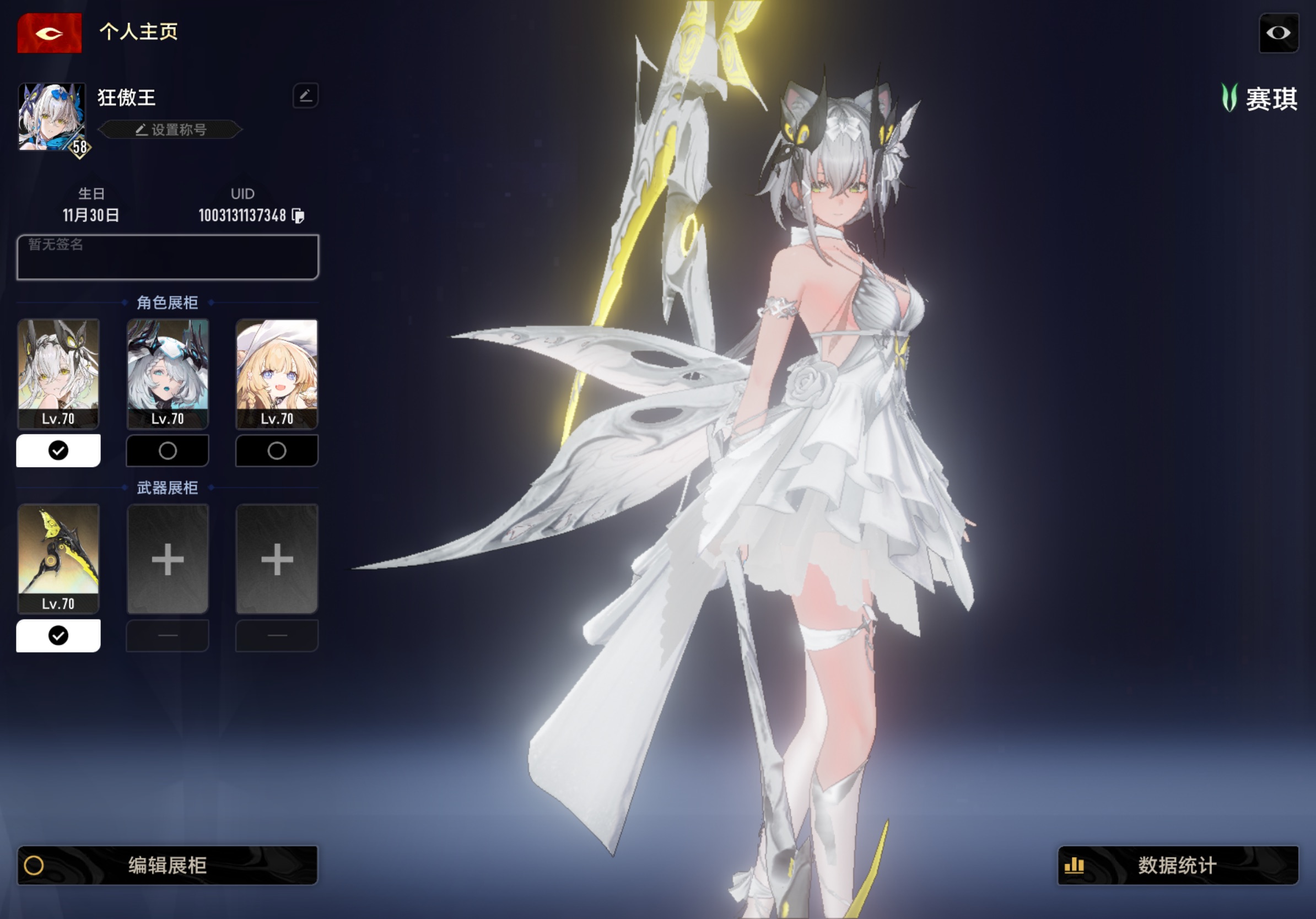This screenshot has height=919, width=1316.
Task: Open 编辑展柜 showcase editor
Action: coord(168,865)
